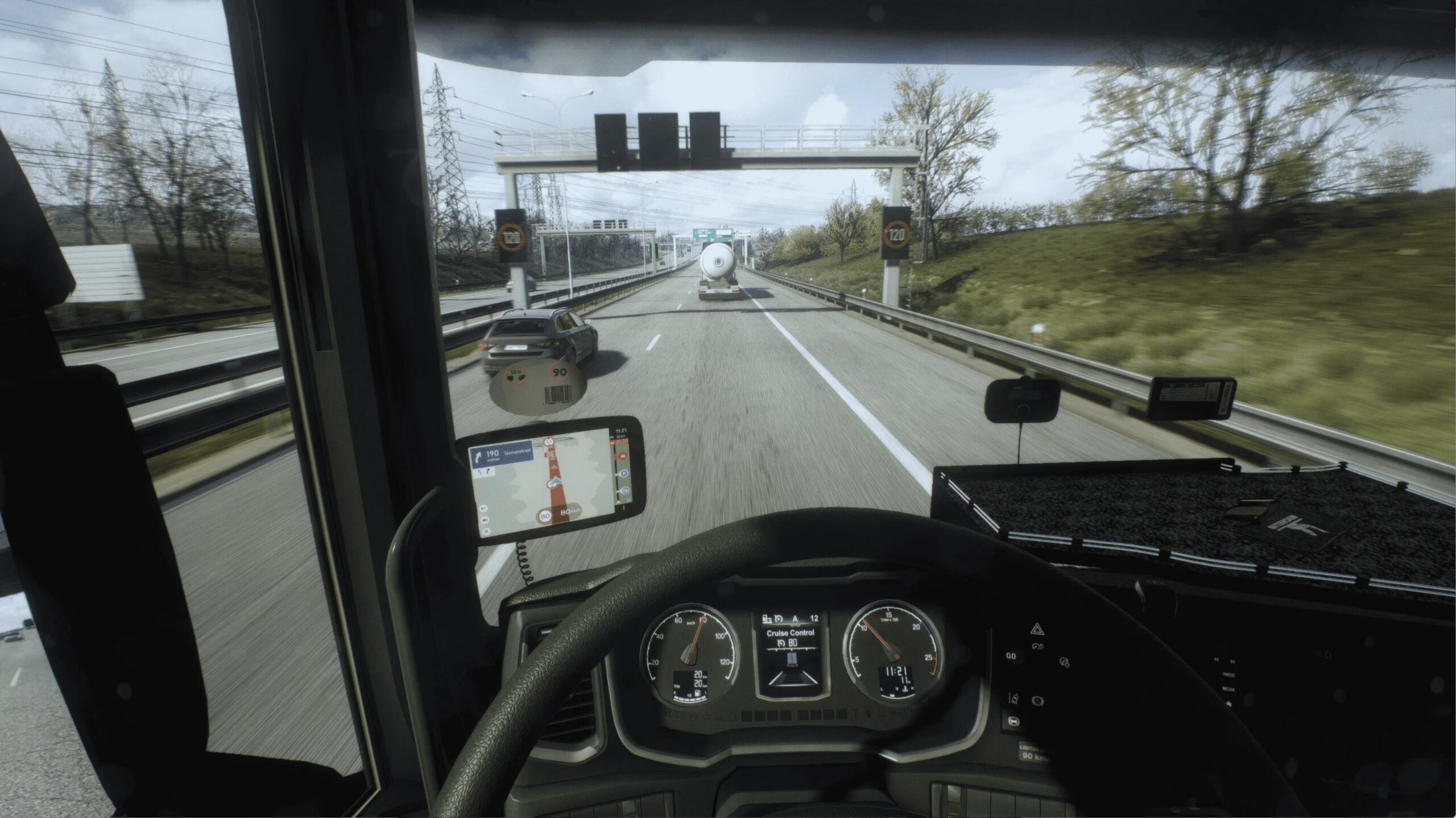
Task: Switch to the RADIO panel on the dash
Action: click(x=1228, y=675)
